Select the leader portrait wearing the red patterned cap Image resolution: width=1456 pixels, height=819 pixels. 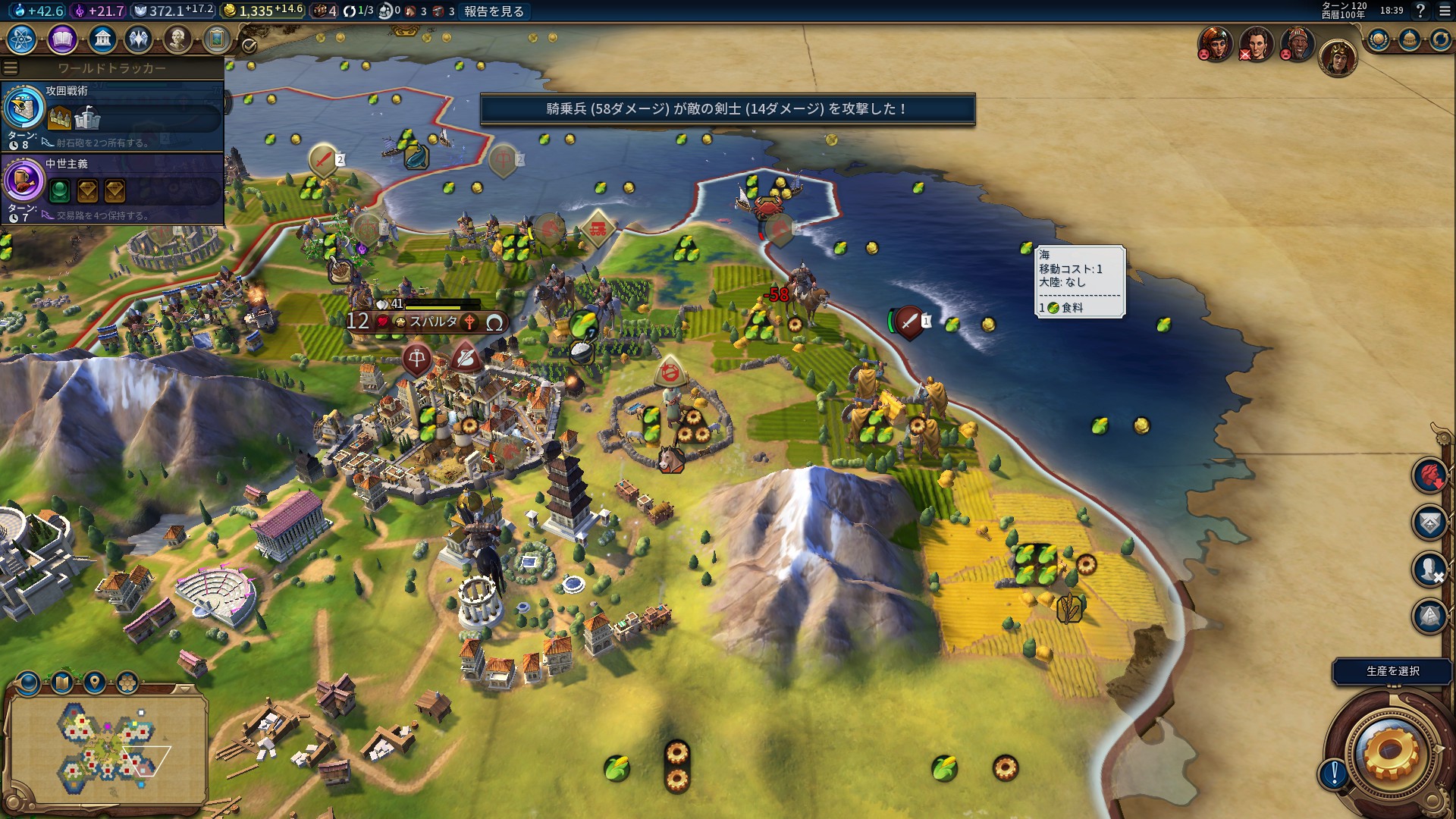coord(1298,43)
